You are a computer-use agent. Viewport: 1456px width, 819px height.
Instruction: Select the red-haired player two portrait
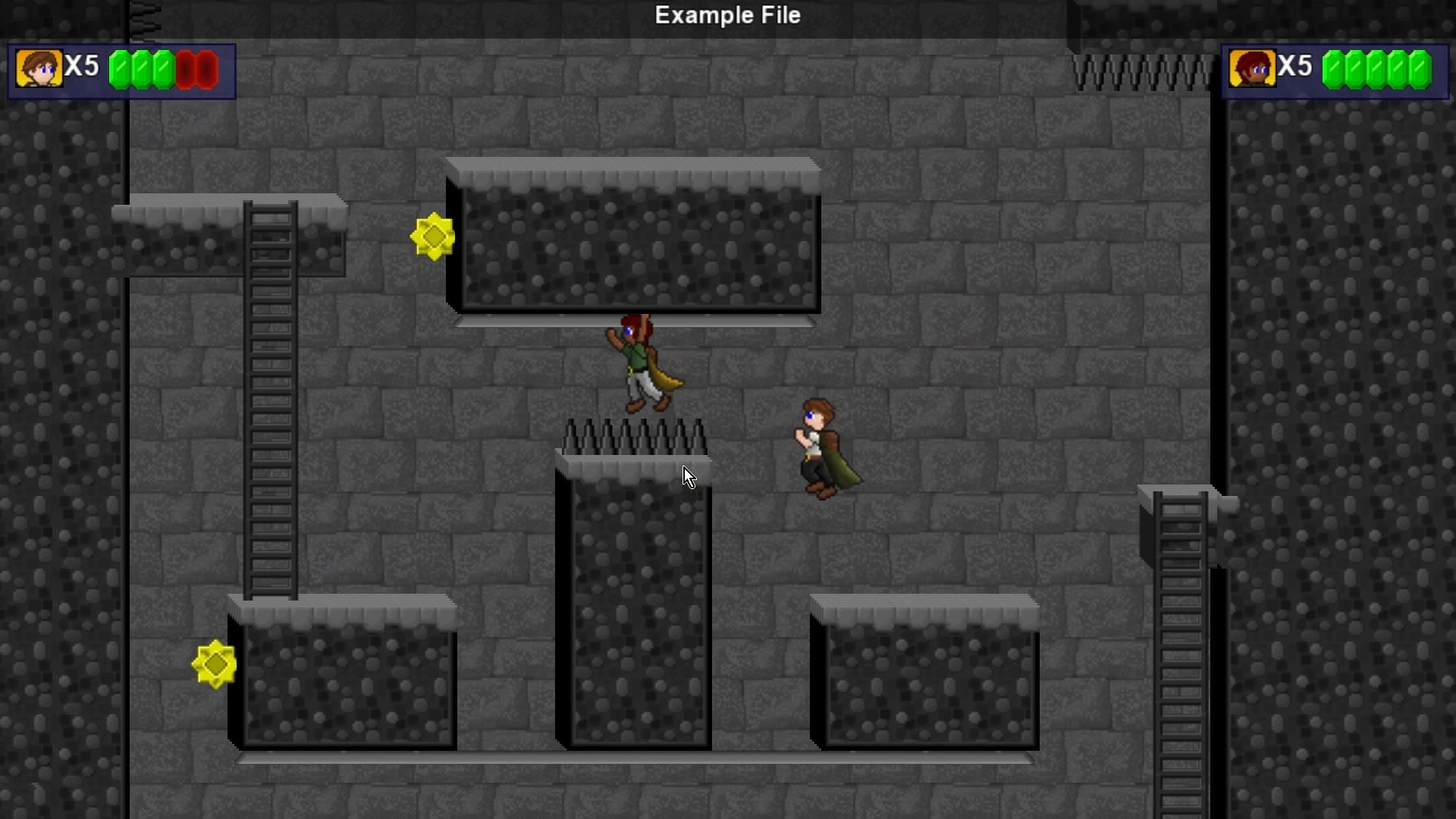pos(1252,69)
